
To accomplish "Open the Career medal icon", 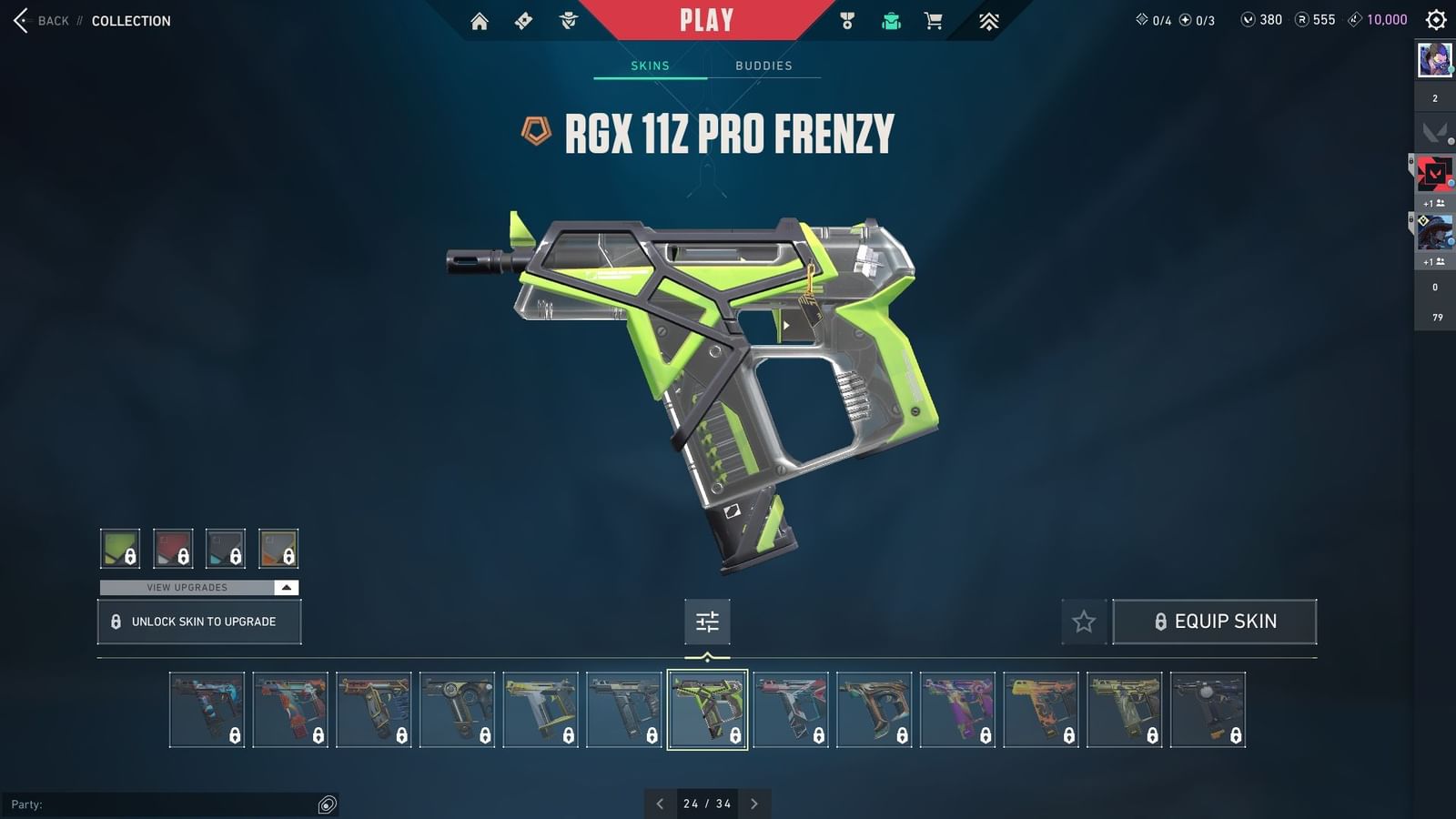I will point(848,19).
